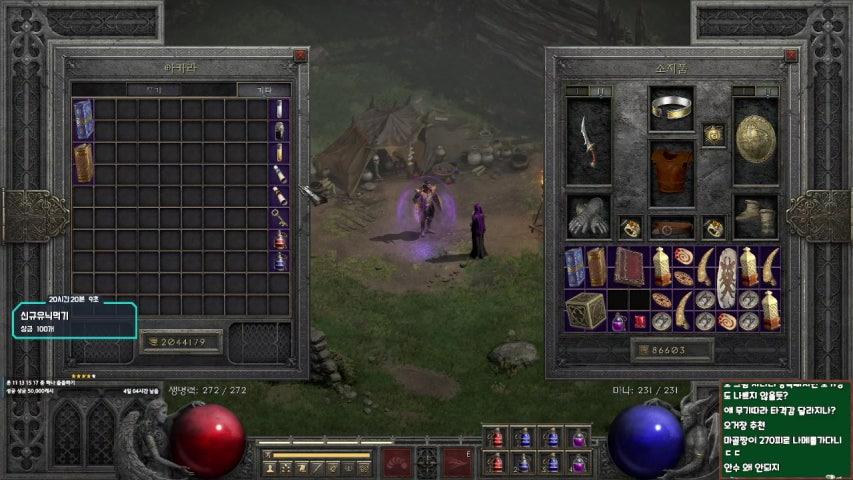
Task: Activate the right-click skill marked E
Action: 459,462
